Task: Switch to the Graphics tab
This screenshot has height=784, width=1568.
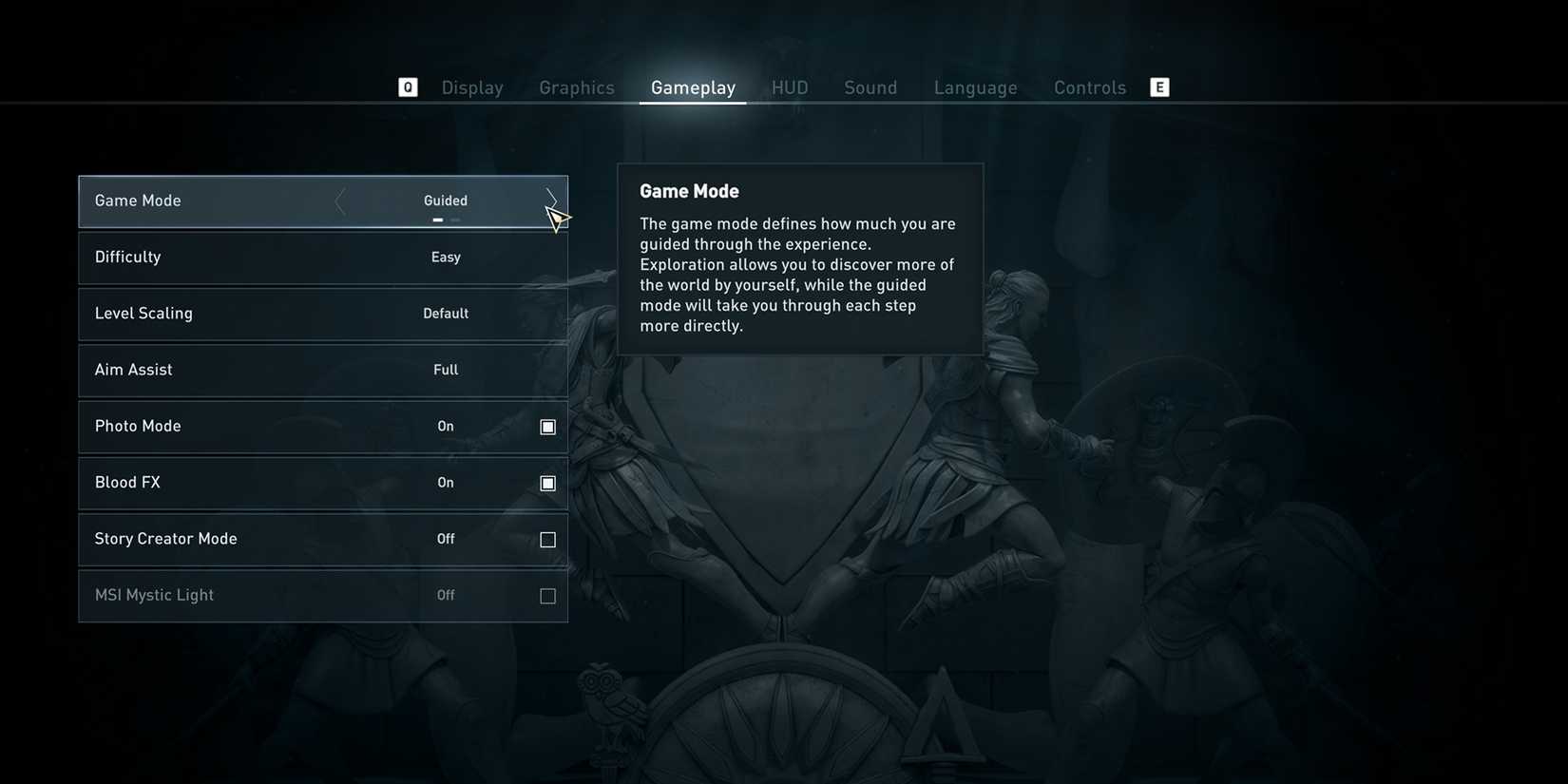Action: (576, 86)
